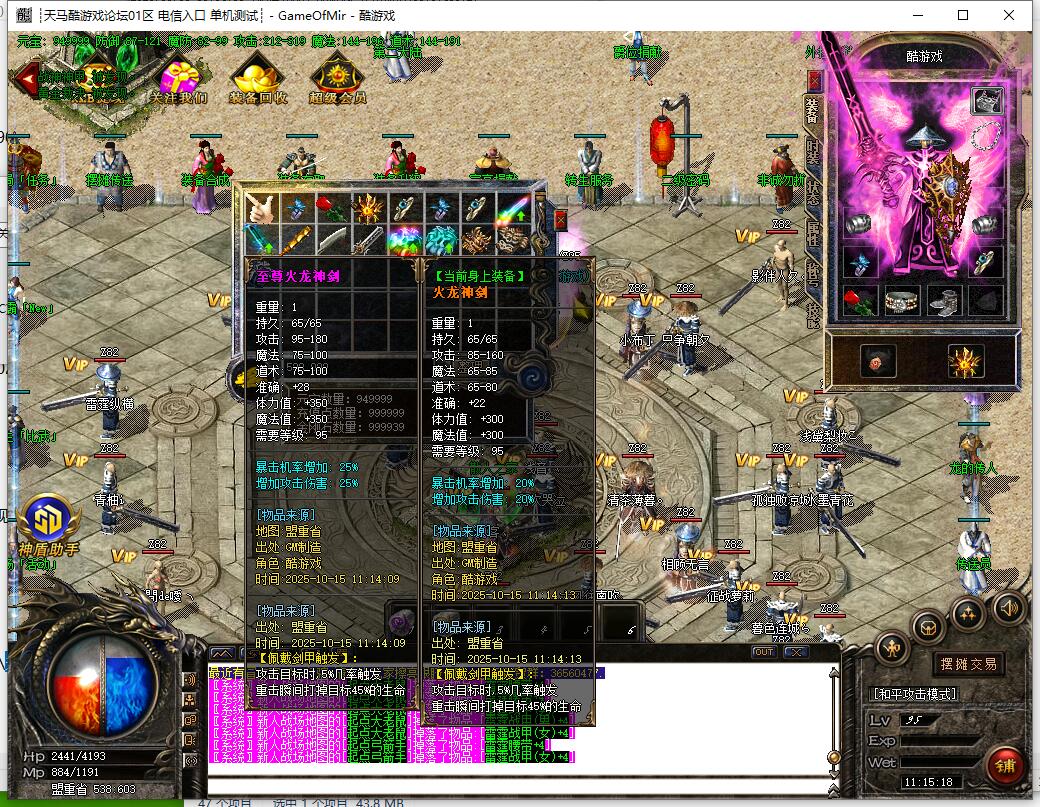Choose the golden staff item in bag
The image size is (1040, 807).
pyautogui.click(x=297, y=240)
